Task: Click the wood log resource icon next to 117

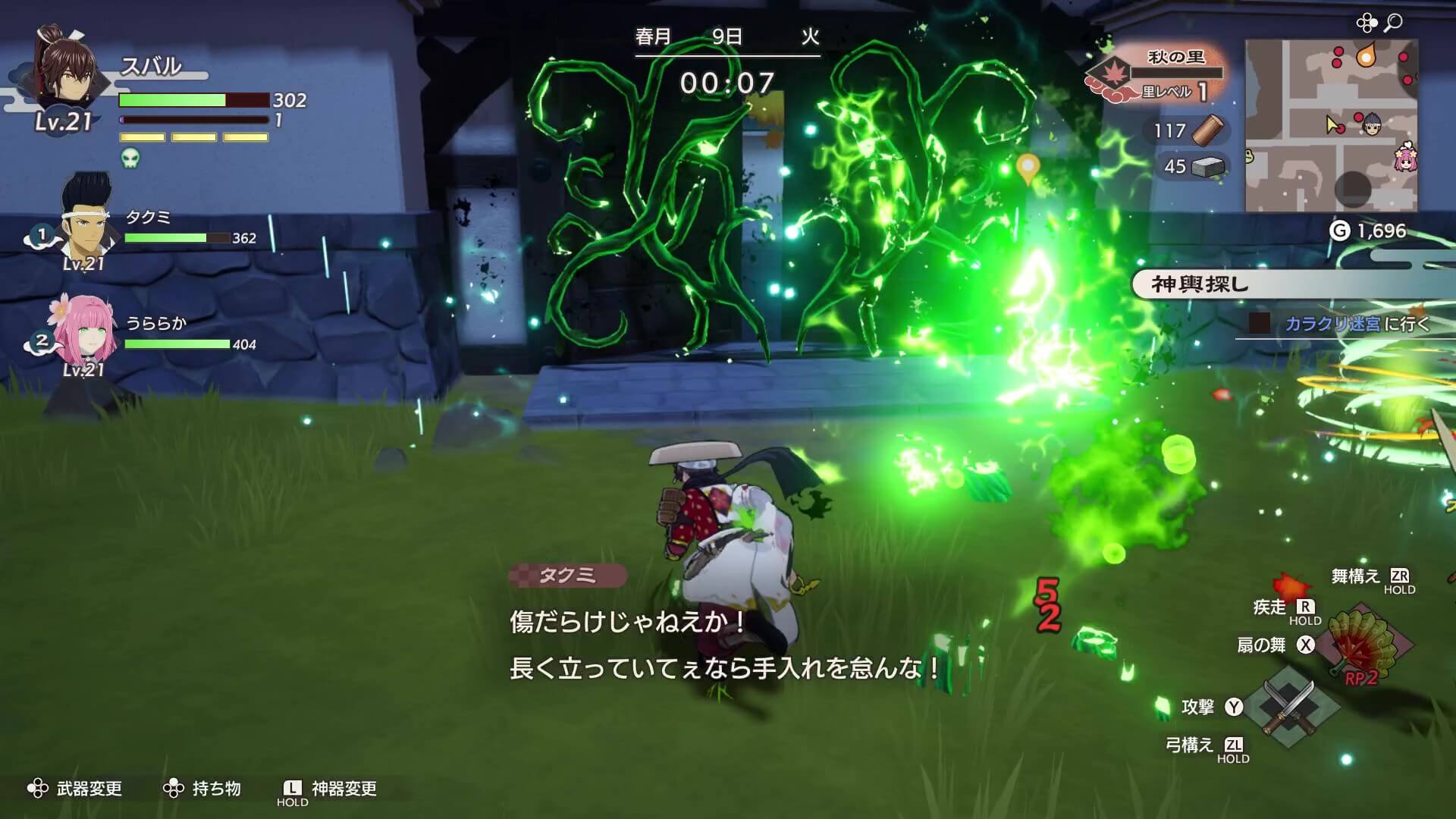Action: pos(1207,131)
